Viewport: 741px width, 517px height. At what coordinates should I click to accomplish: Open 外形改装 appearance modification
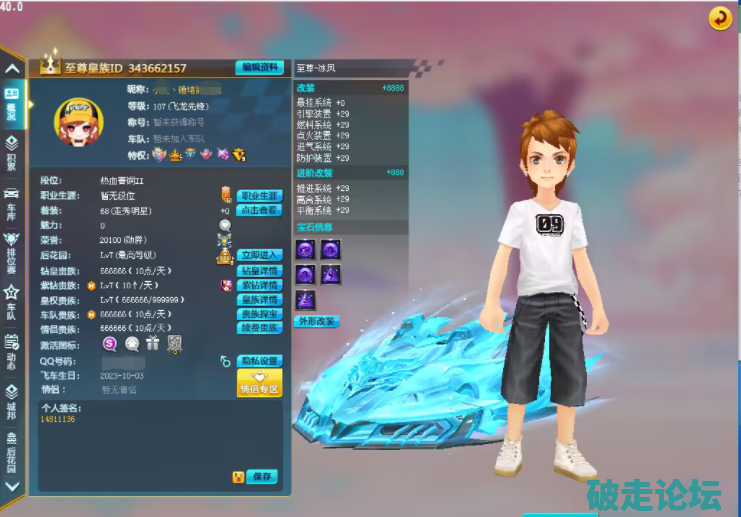(317, 322)
